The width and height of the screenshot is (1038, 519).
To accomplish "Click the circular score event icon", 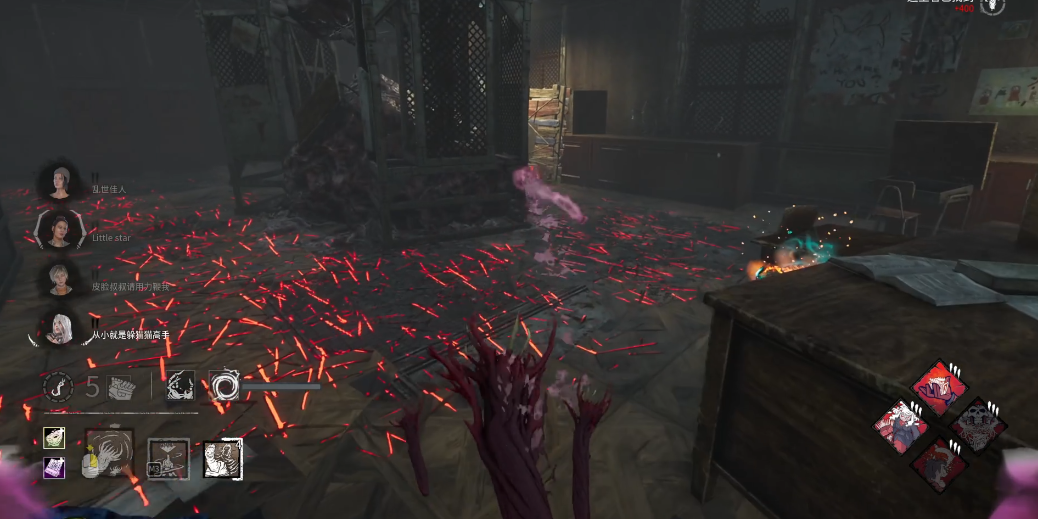I will (992, 6).
